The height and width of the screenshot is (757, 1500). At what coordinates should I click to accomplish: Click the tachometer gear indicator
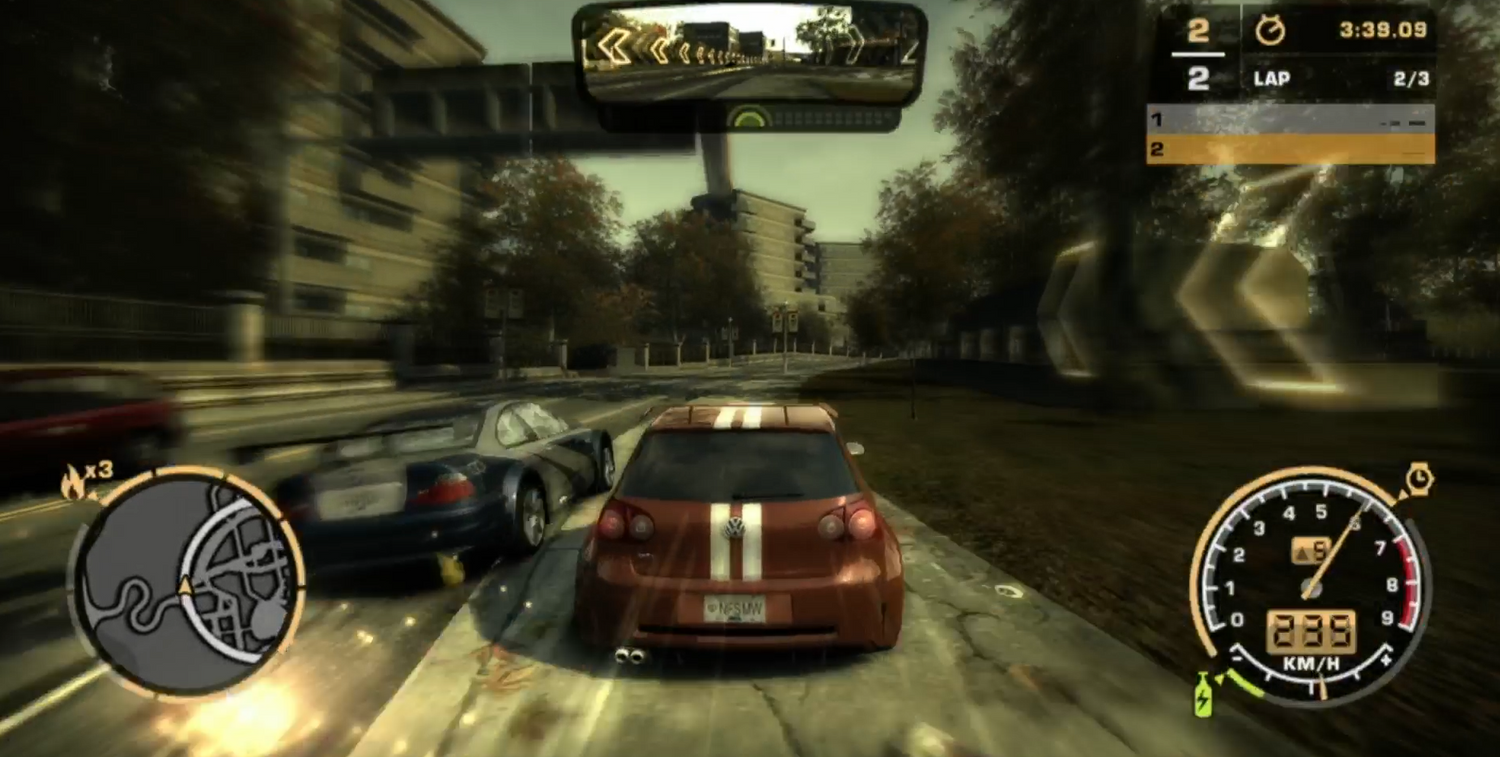(1310, 551)
